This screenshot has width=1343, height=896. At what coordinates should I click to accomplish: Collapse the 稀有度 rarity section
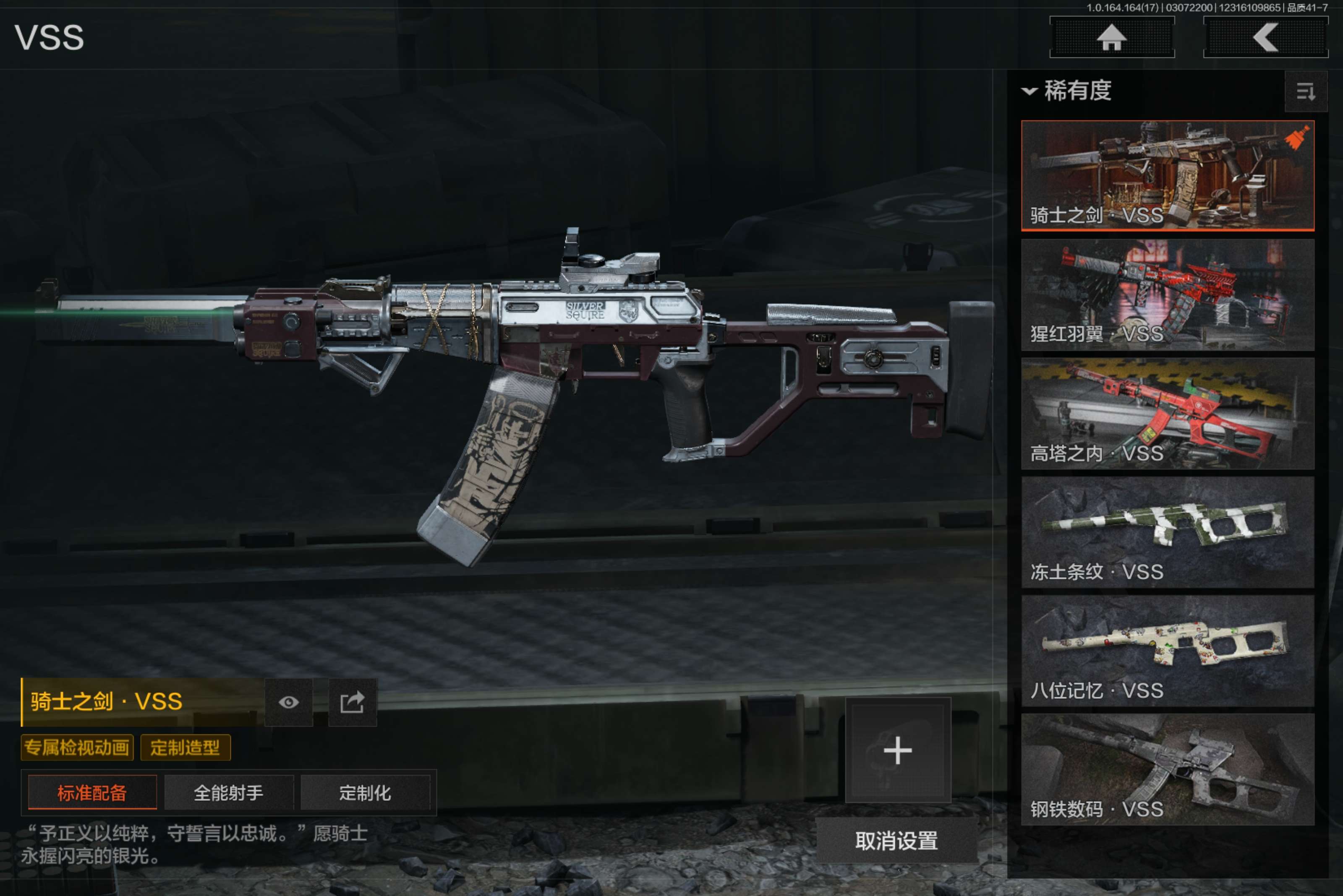[x=1029, y=91]
